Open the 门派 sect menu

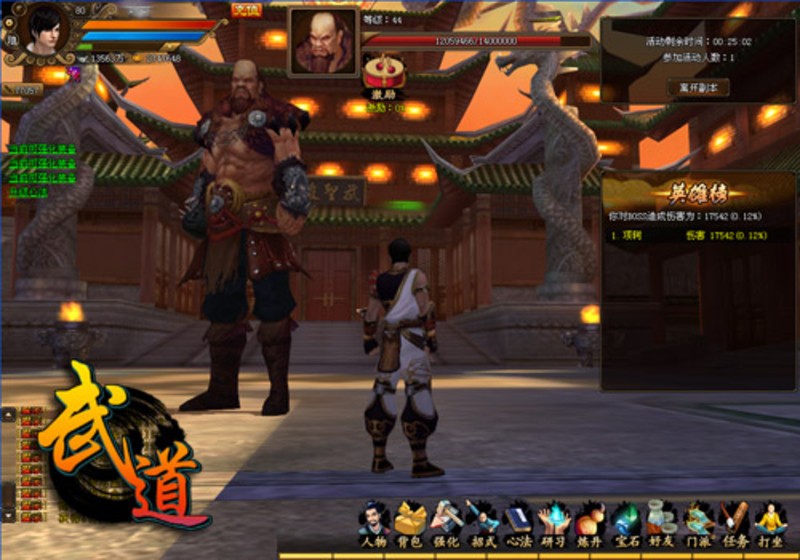tap(698, 522)
